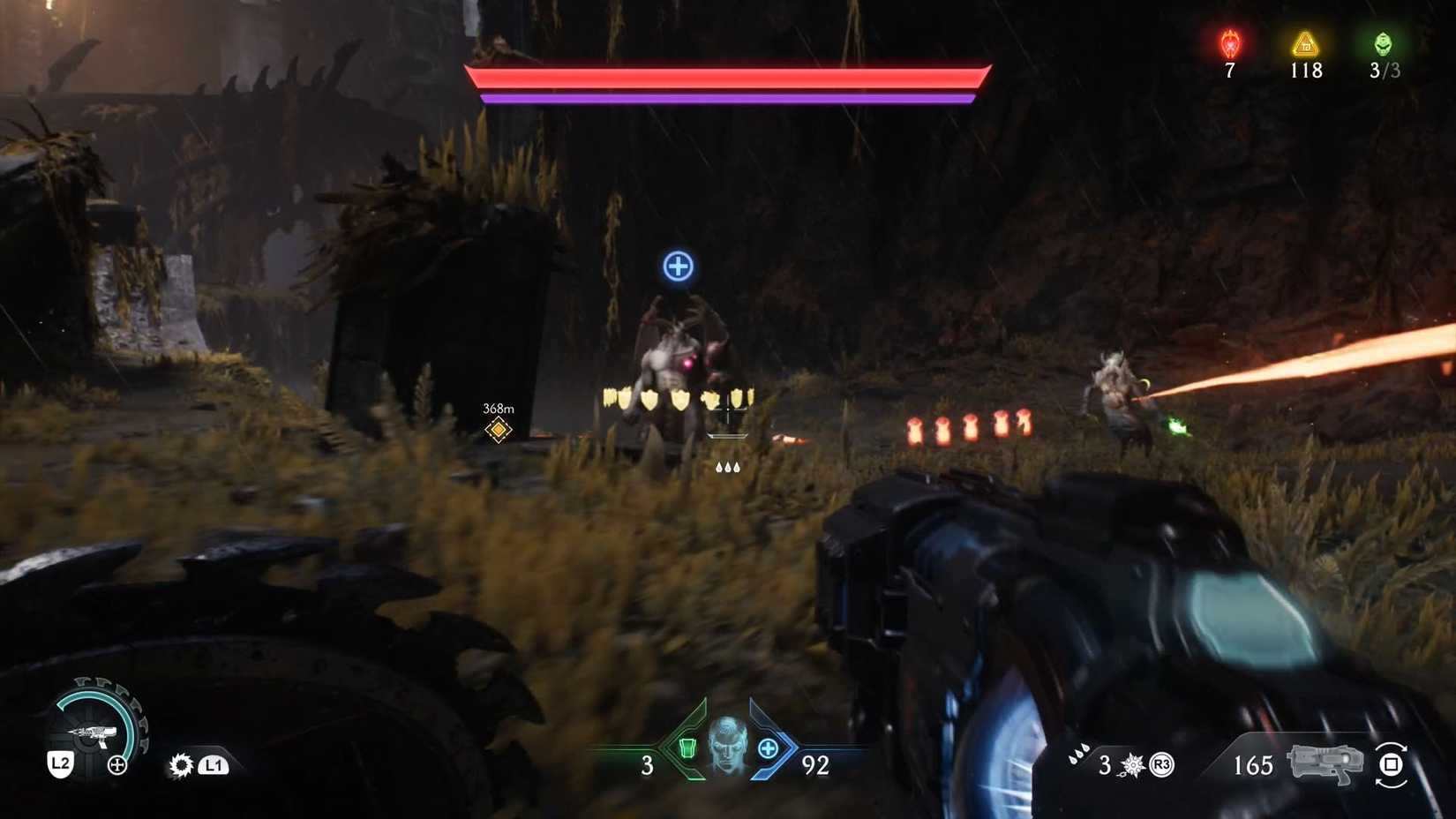The height and width of the screenshot is (819, 1456).
Task: Select the buzzsaw L1 ability icon
Action: point(181,764)
